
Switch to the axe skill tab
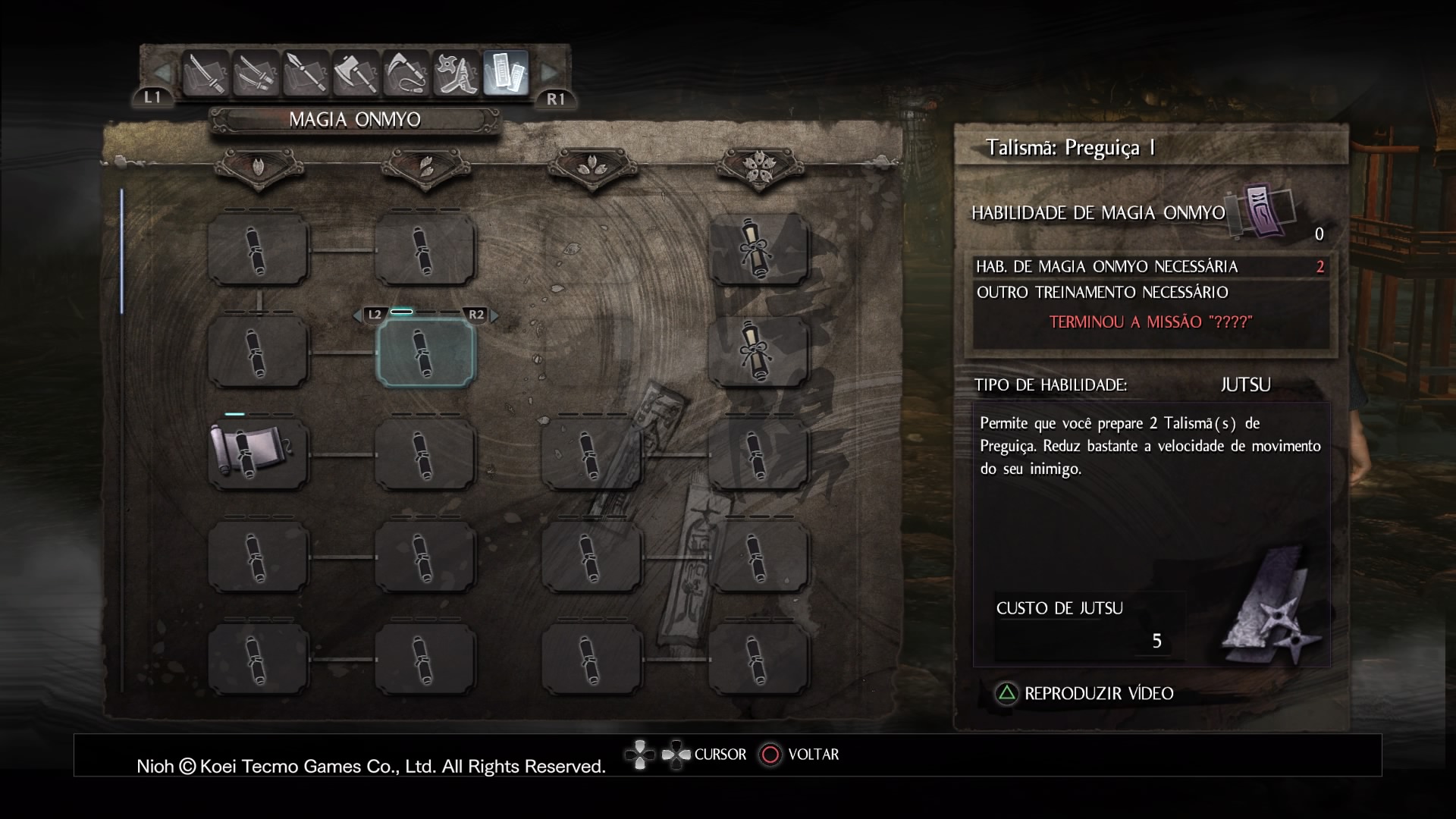(x=356, y=74)
